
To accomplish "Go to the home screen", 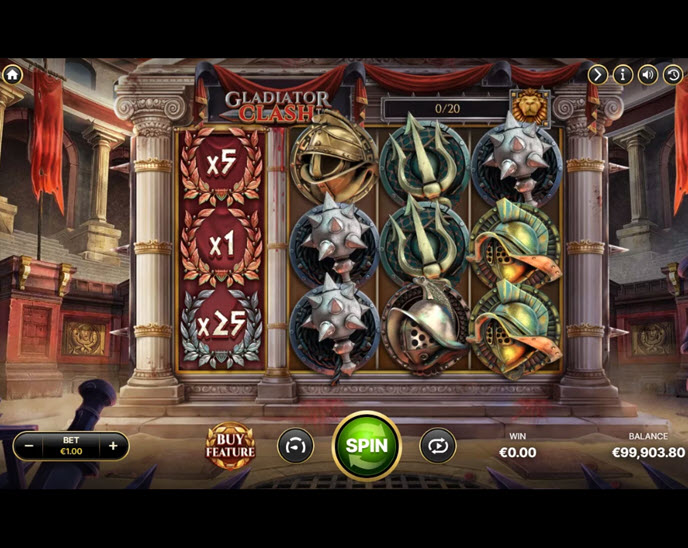I will click(12, 74).
